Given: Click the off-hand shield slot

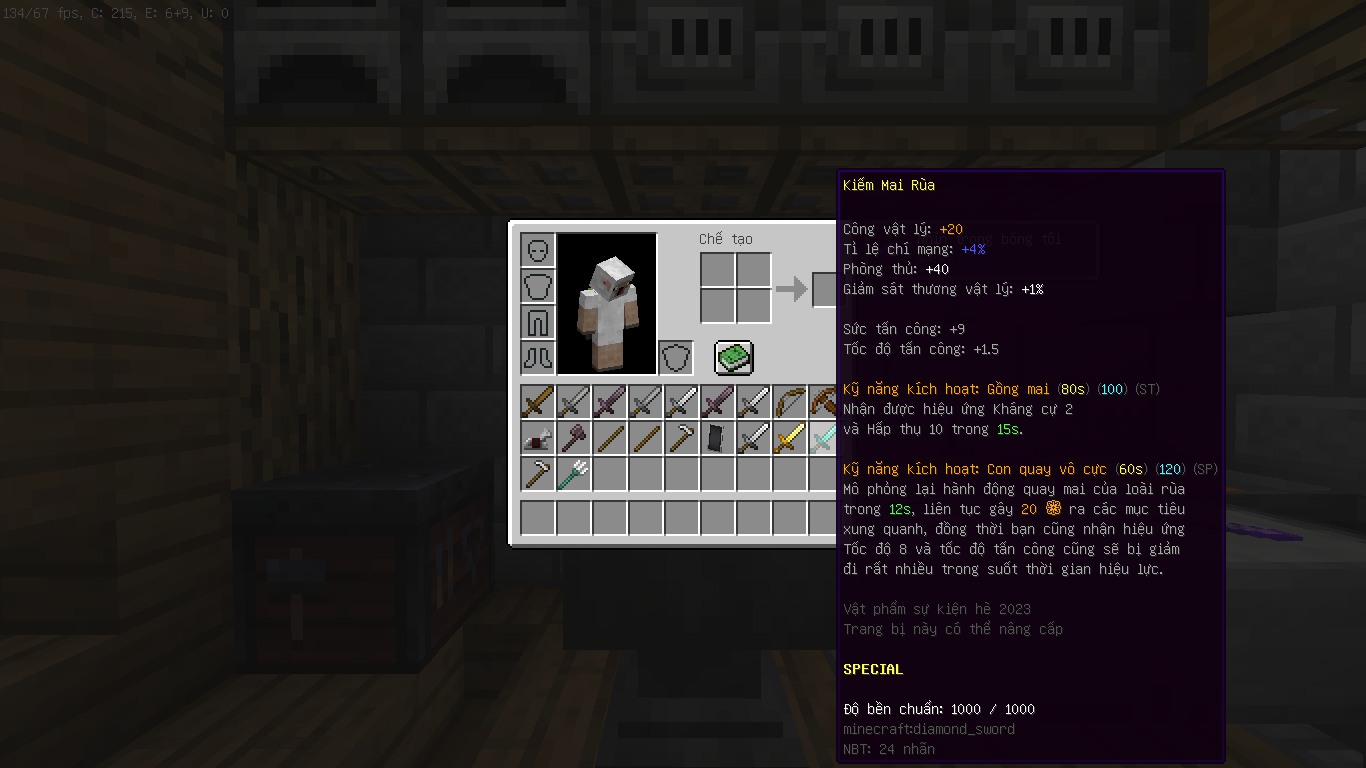Looking at the screenshot, I should click(676, 357).
